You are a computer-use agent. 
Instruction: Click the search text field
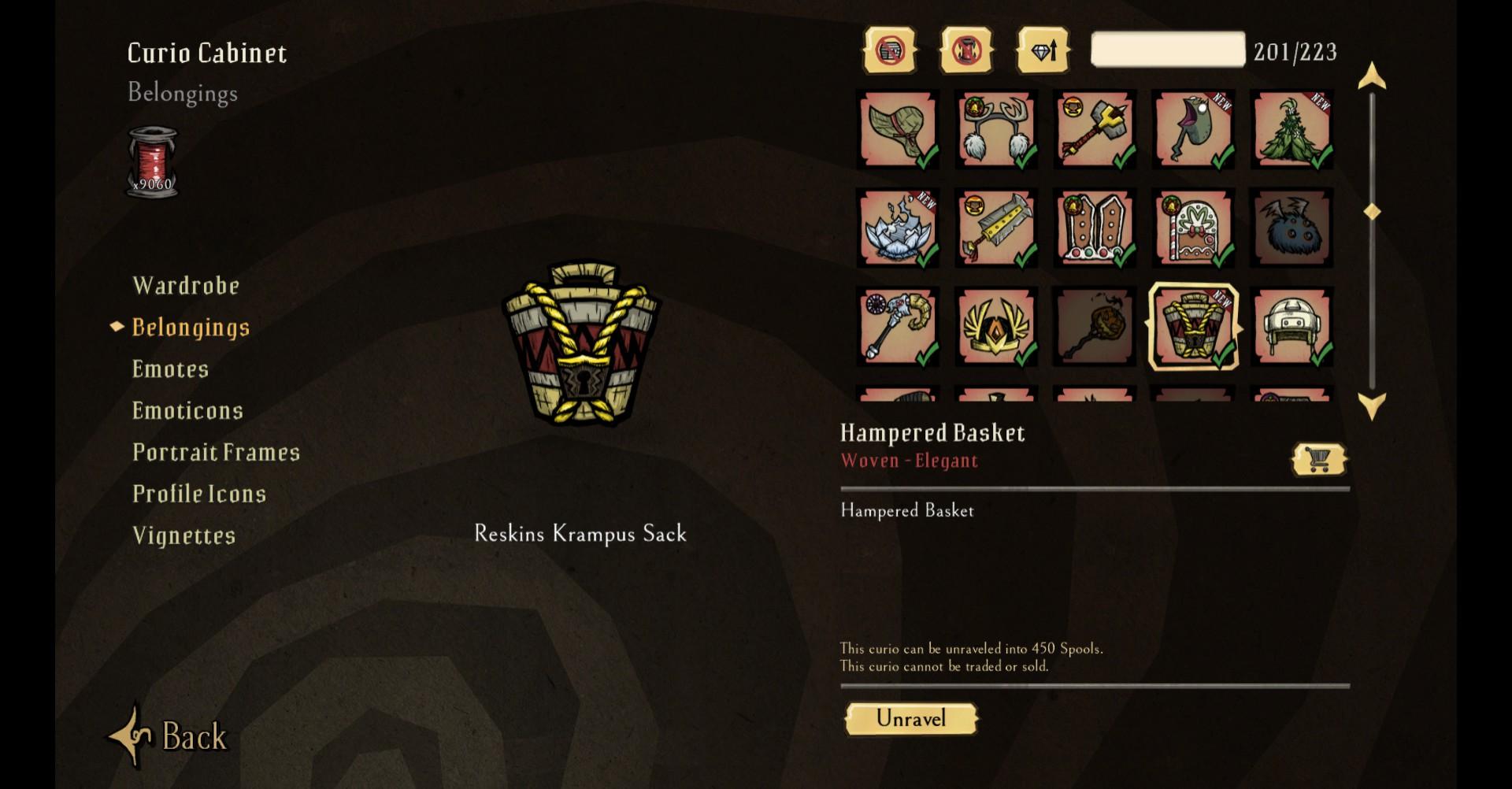pos(1167,50)
